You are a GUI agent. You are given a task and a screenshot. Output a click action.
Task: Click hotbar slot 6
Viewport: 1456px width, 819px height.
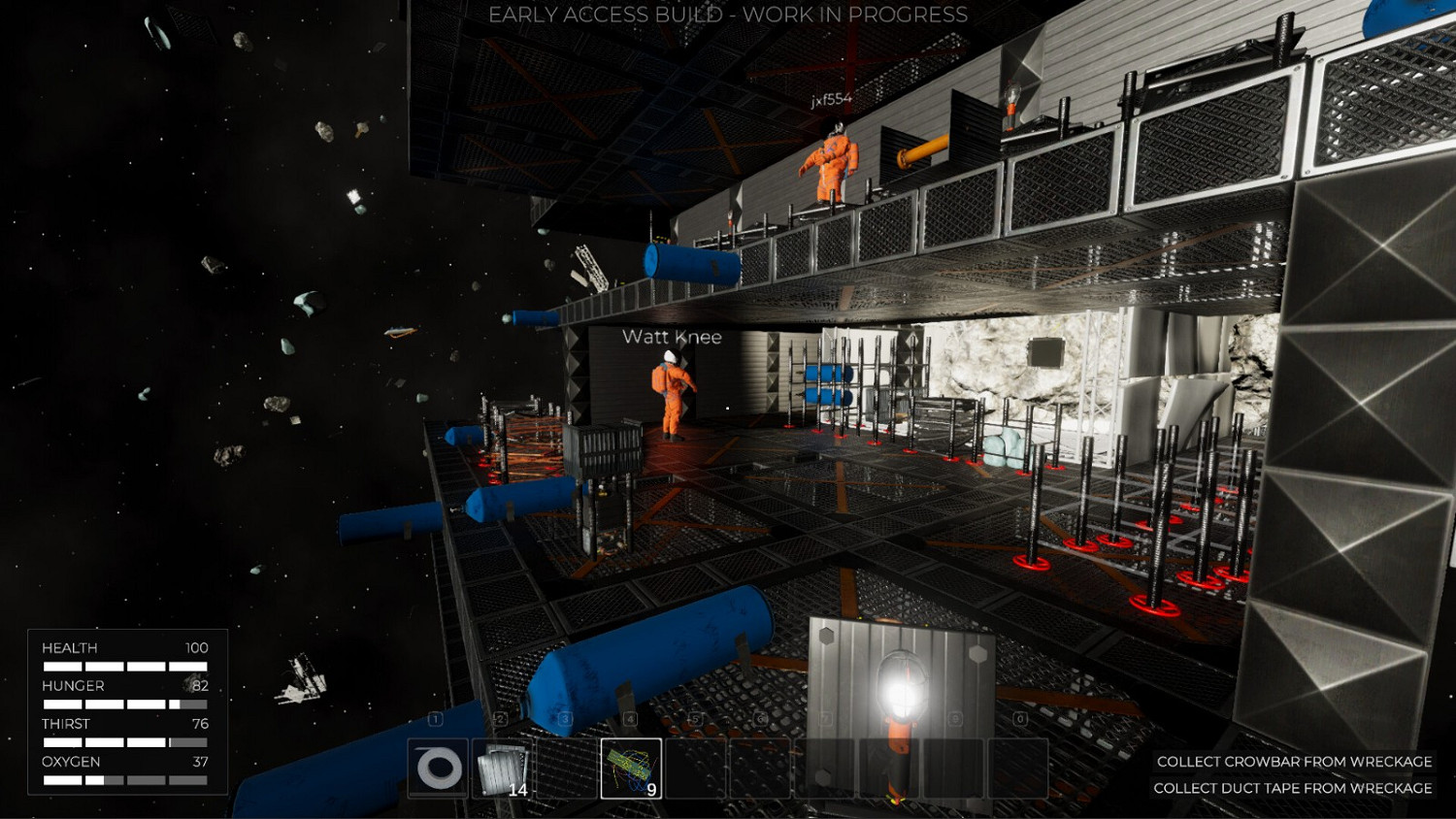[x=761, y=769]
